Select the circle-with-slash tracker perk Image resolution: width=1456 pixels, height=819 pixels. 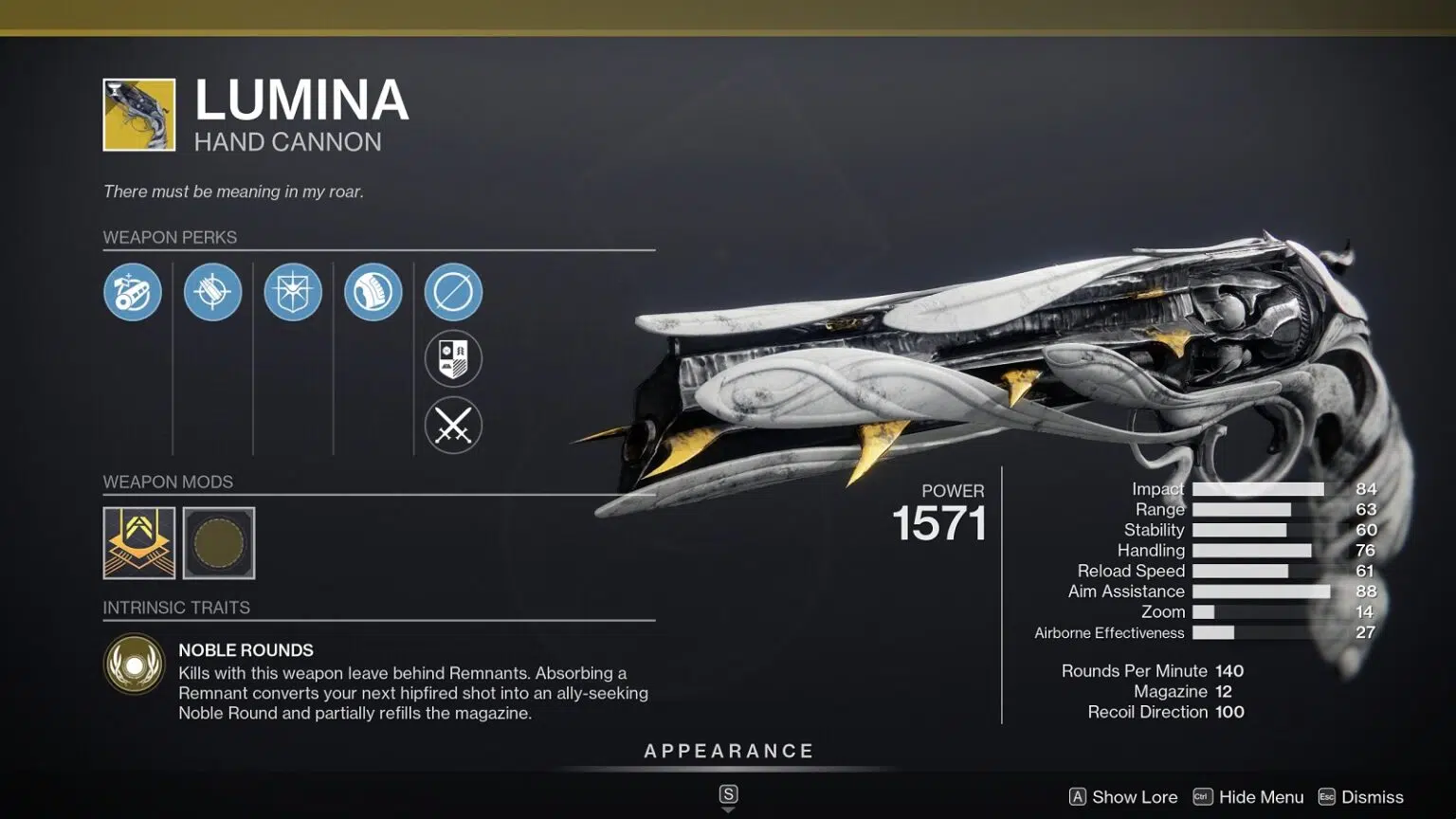click(x=453, y=292)
